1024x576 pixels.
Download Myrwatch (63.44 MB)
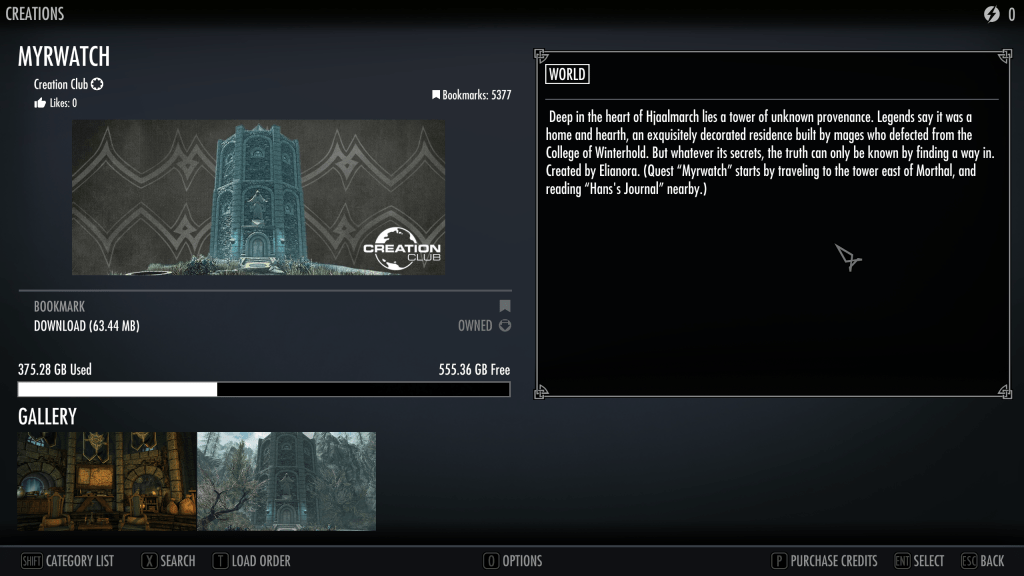pos(85,325)
